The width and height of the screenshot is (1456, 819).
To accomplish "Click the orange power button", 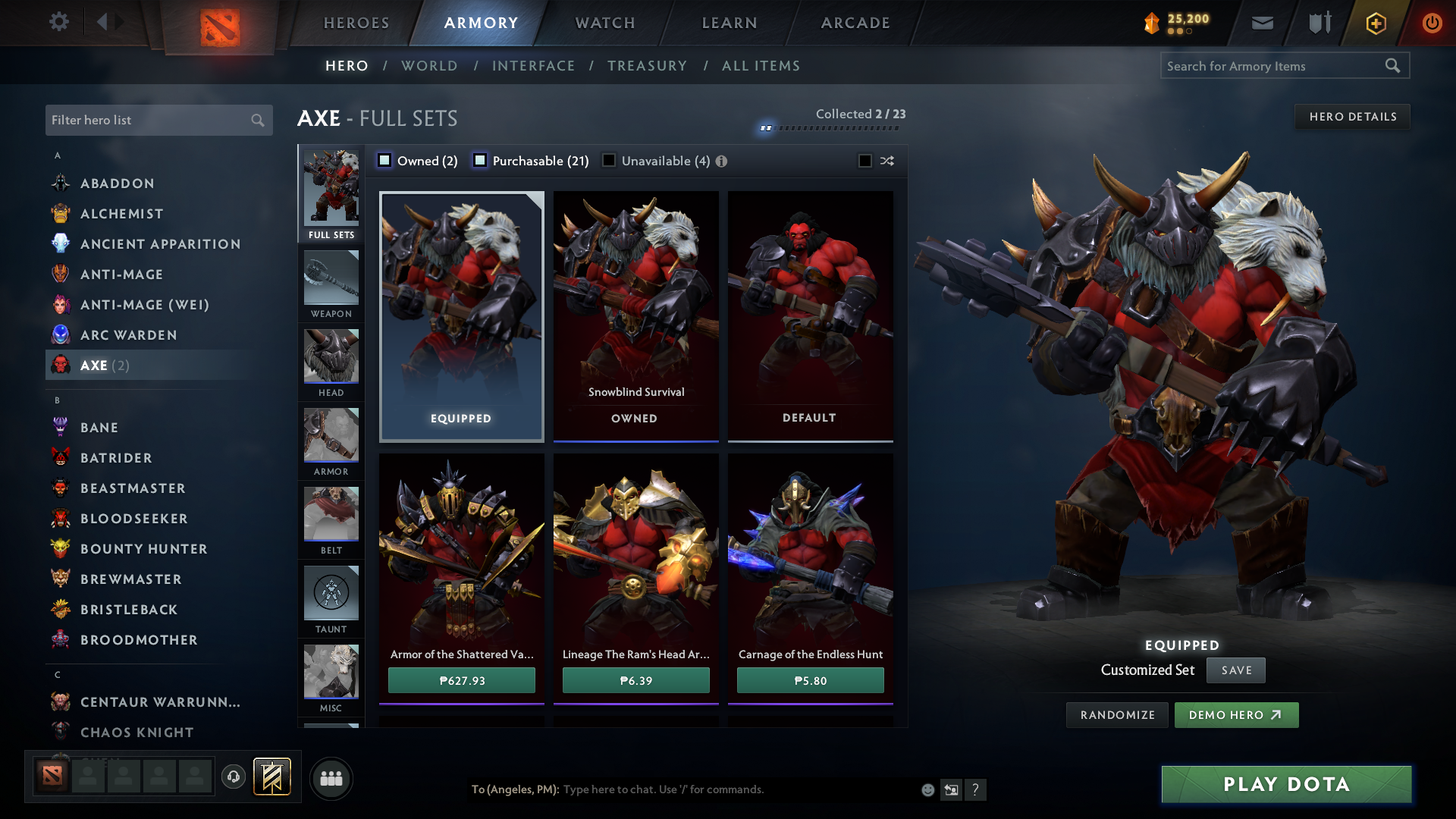I will (1432, 23).
